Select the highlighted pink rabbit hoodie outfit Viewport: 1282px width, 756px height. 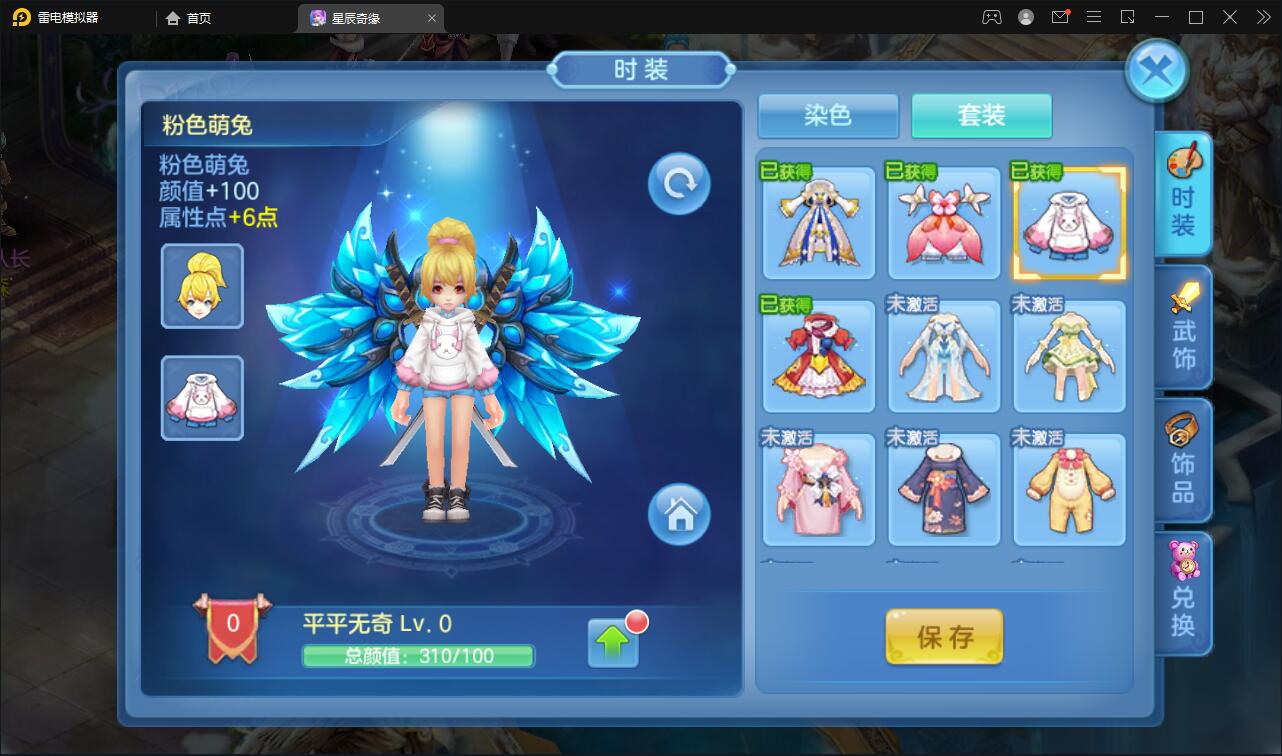click(x=1068, y=223)
